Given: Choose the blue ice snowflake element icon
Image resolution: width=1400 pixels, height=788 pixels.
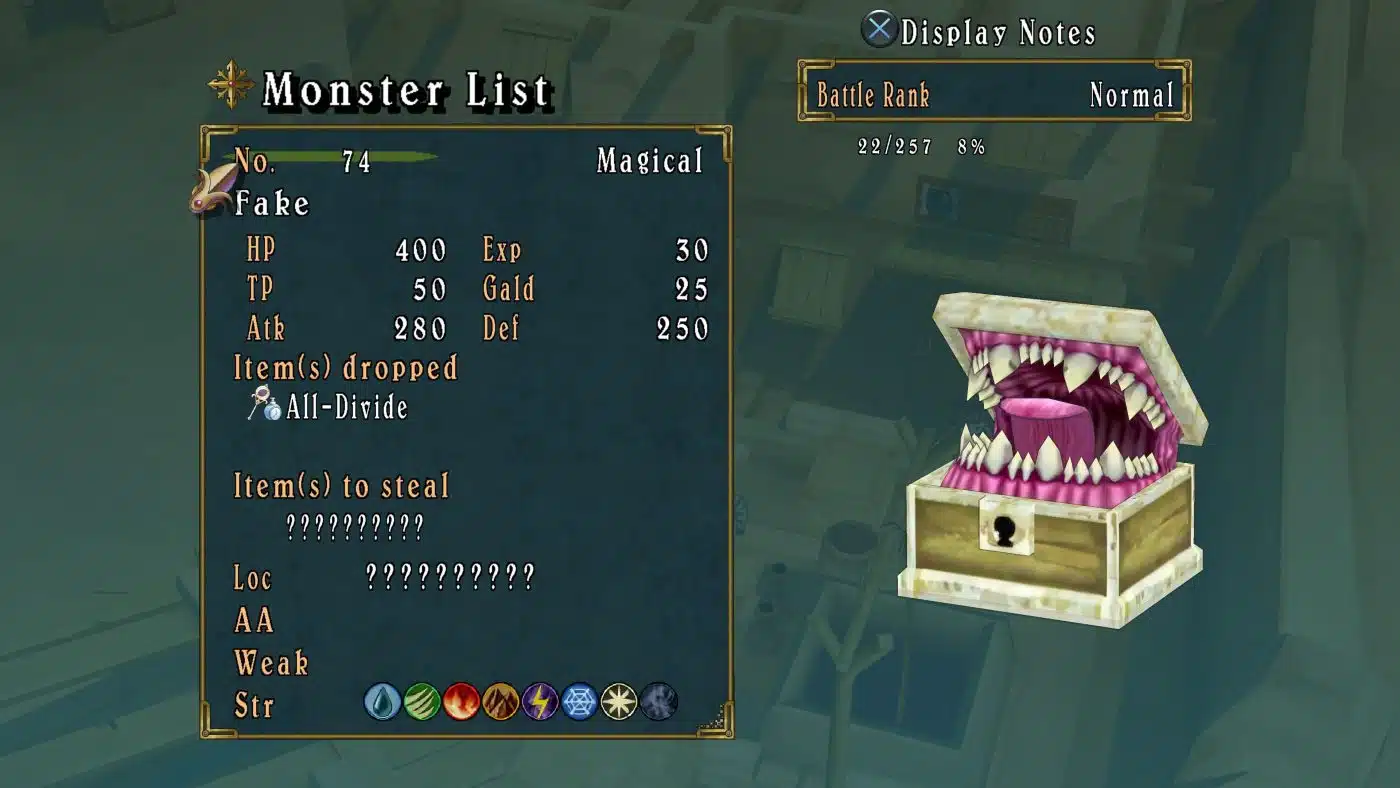Looking at the screenshot, I should pos(580,702).
